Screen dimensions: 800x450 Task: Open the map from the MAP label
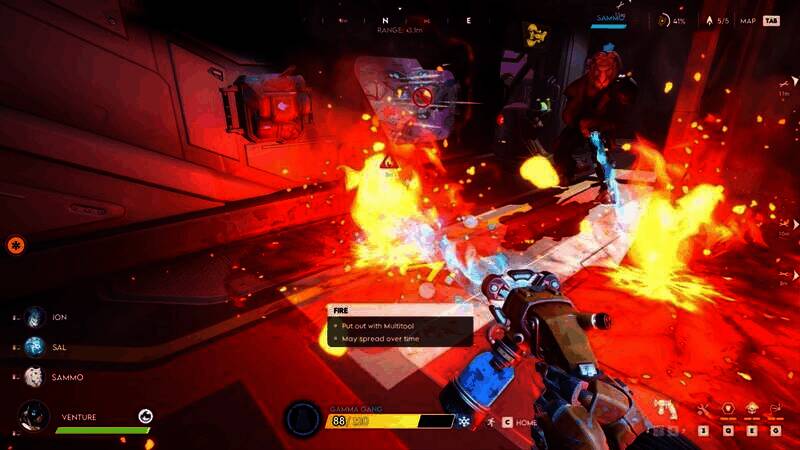click(x=747, y=20)
